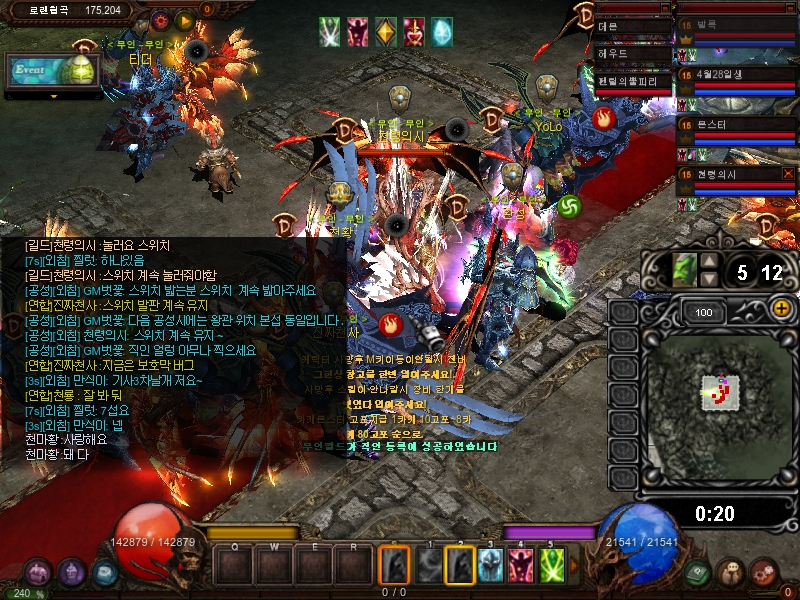Click the purple pouch icon at bottom-left
800x600 pixels.
[x=72, y=573]
